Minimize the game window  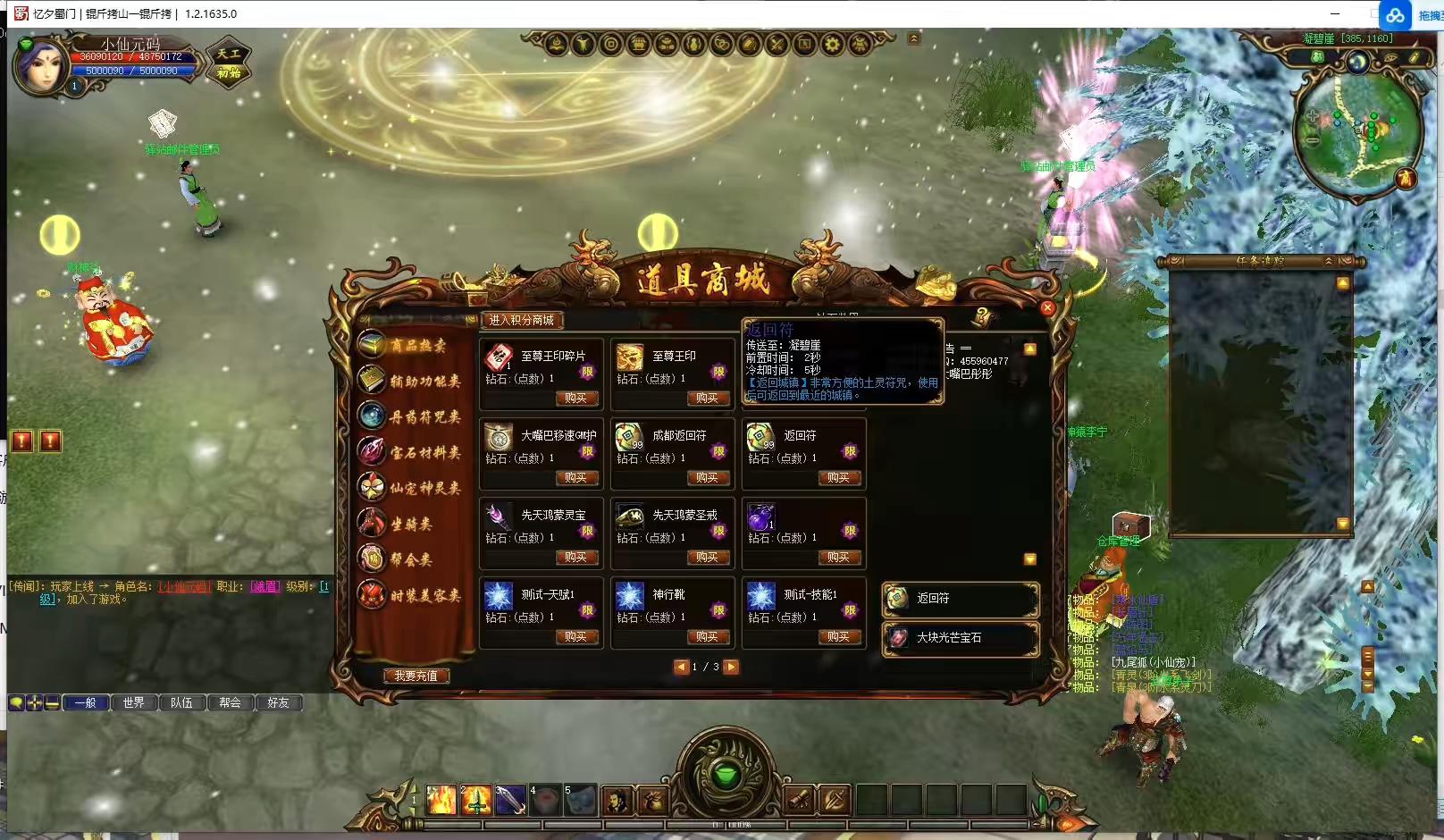click(x=1335, y=13)
